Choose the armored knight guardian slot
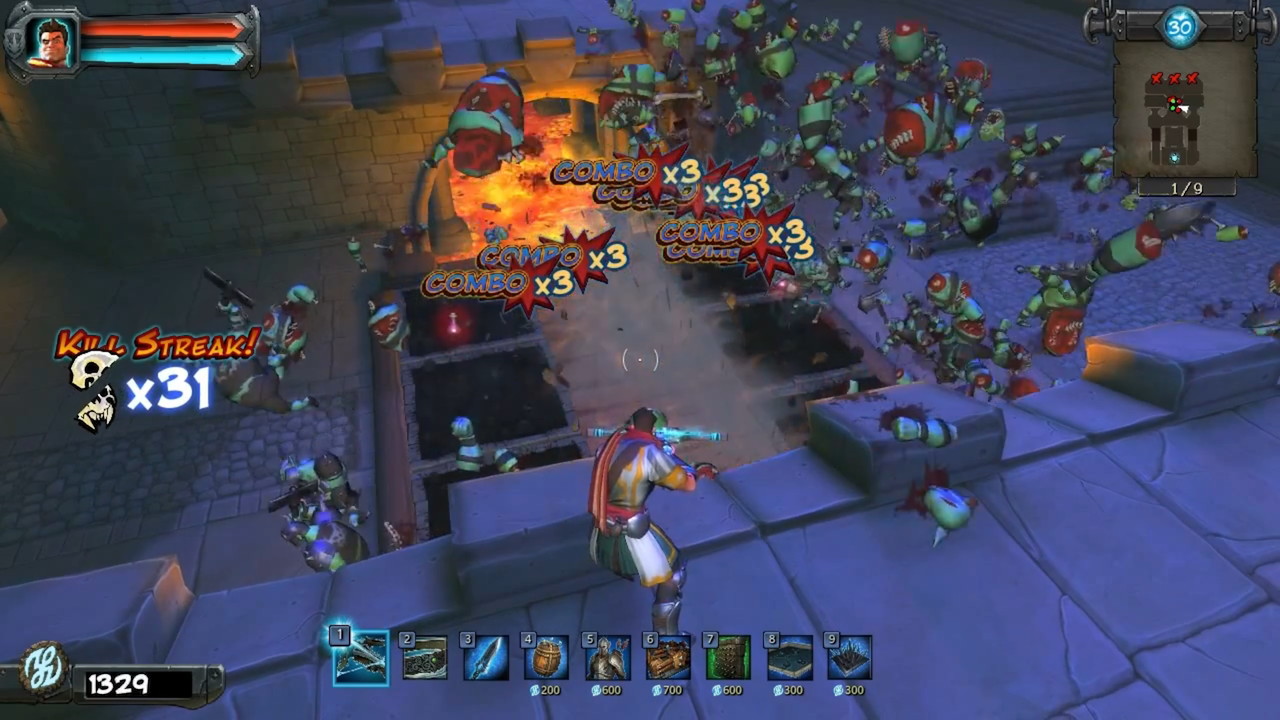This screenshot has width=1280, height=720. click(608, 658)
